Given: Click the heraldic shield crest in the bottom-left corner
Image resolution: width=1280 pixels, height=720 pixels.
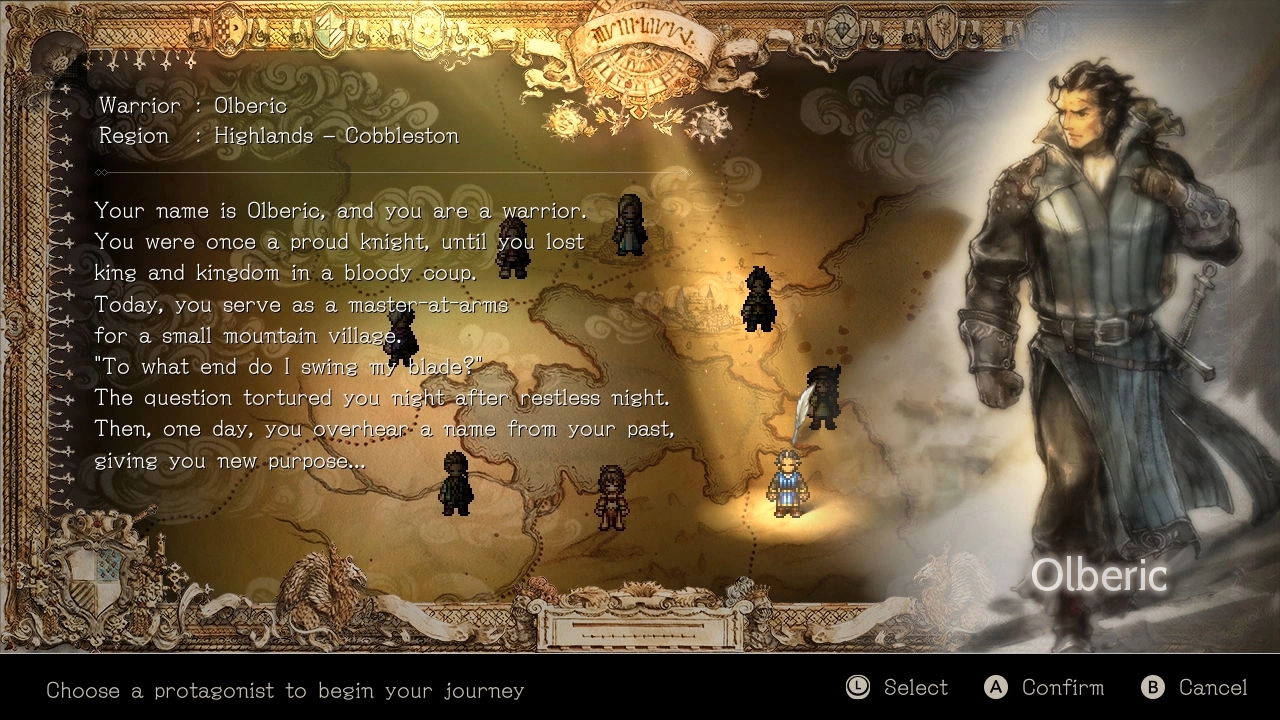Looking at the screenshot, I should point(96,578).
